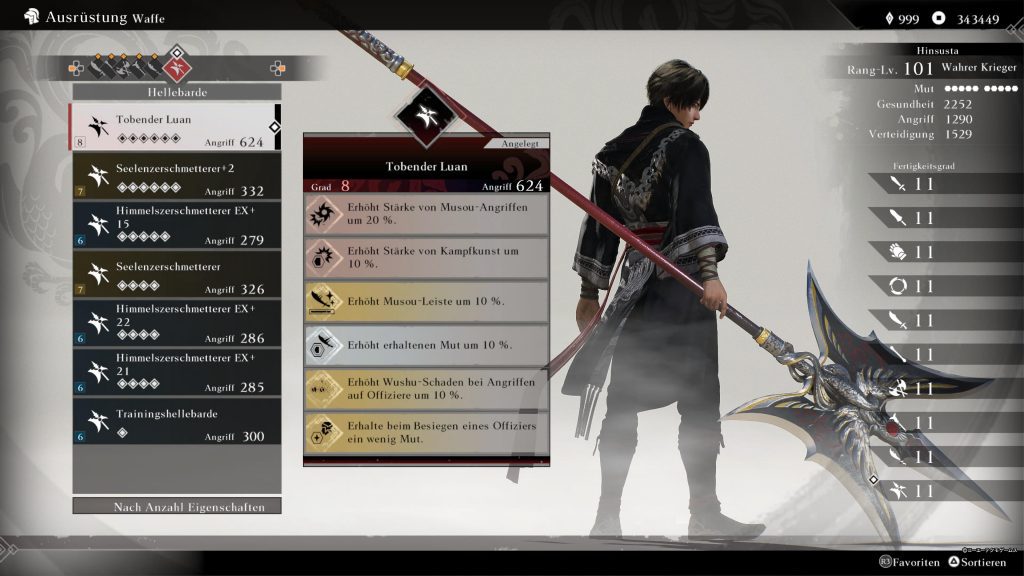Choose the Seelenzerschmetterer+2 weapon row
Screen dimensions: 1024x576
[177, 176]
